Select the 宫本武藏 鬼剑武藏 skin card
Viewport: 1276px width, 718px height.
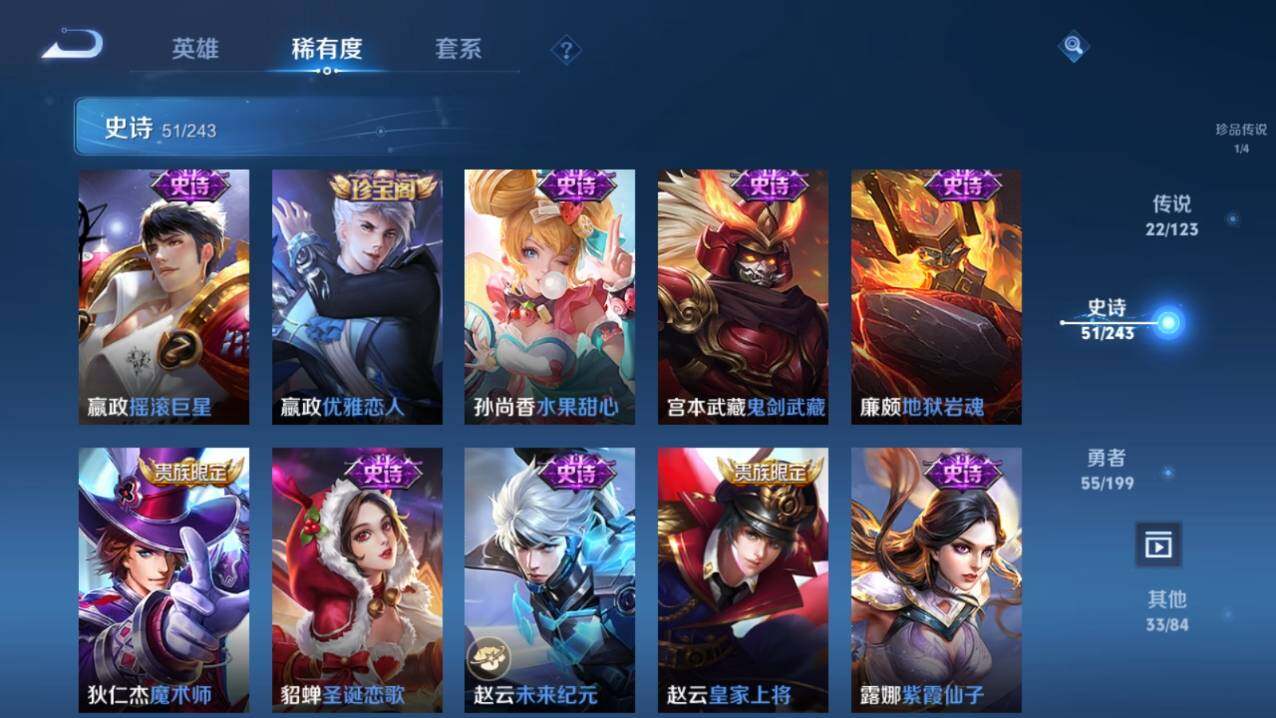[x=742, y=296]
